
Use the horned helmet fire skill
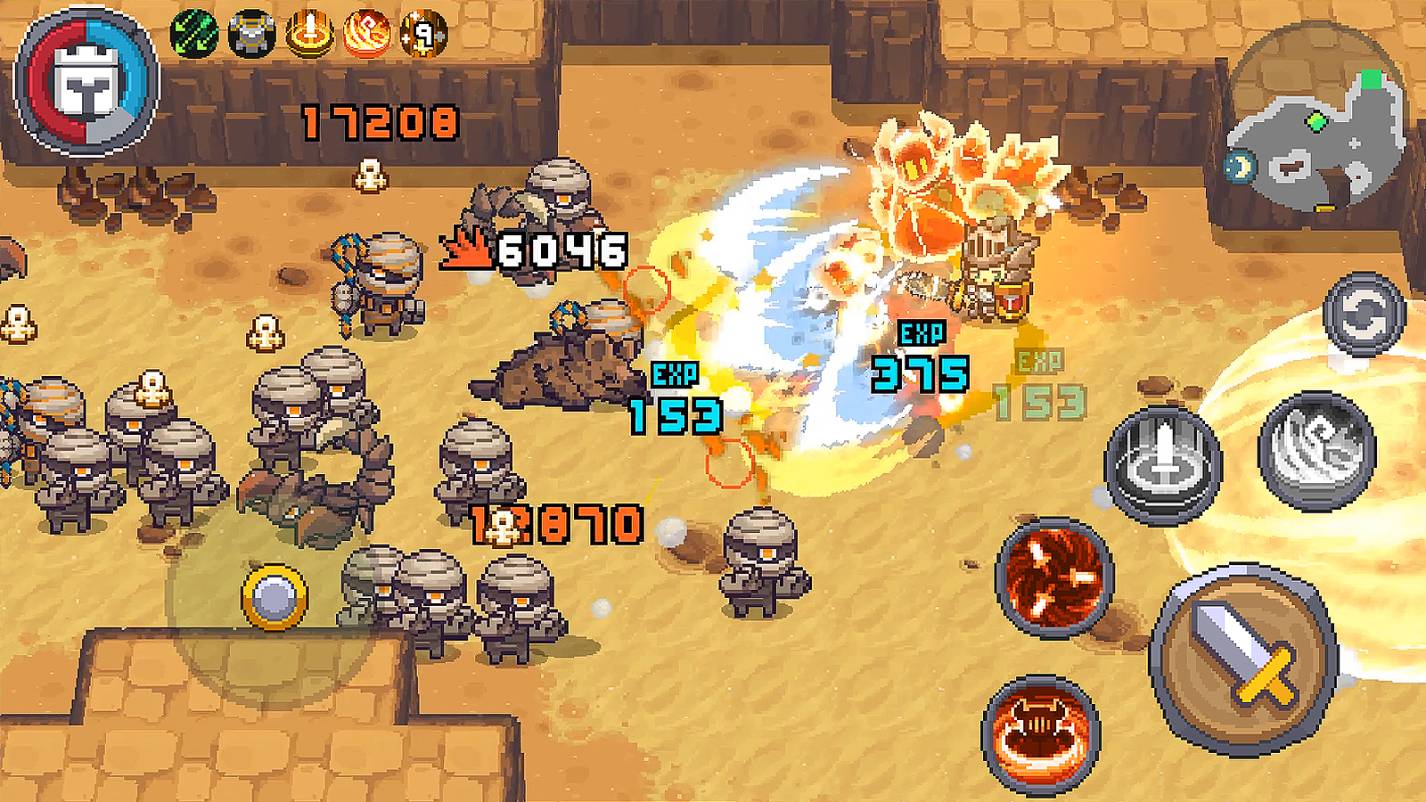[1040, 734]
